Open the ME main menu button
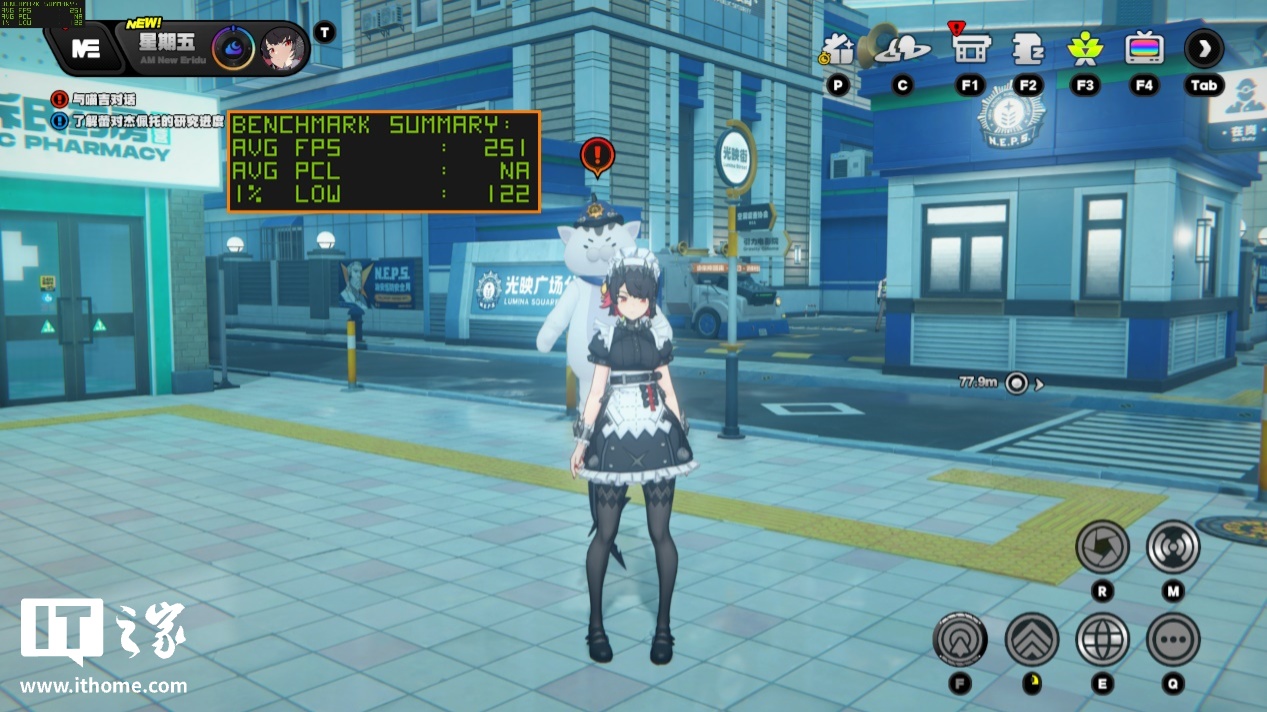The width and height of the screenshot is (1267, 712). 85,48
